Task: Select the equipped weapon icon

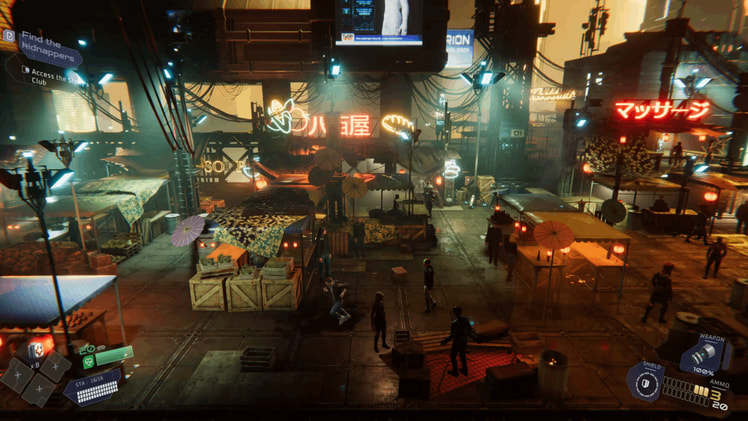Action: [x=701, y=356]
